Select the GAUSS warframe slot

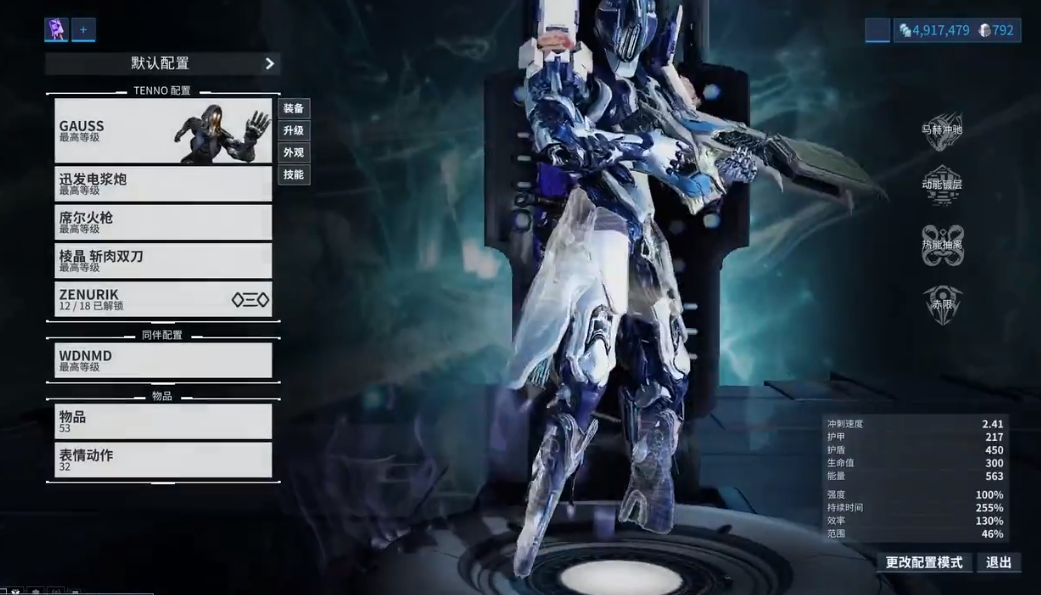pos(163,131)
